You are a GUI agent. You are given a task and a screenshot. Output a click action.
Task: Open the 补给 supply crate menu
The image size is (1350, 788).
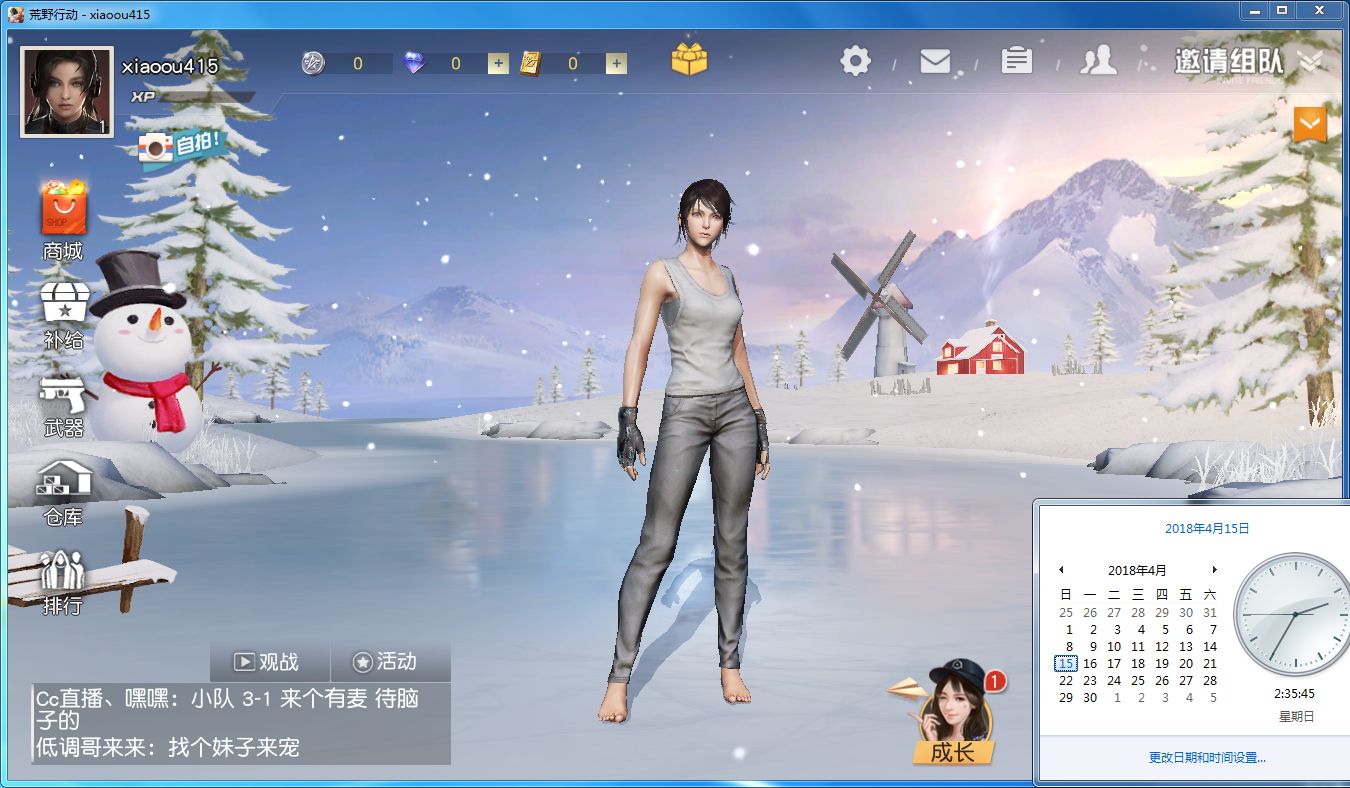[64, 314]
